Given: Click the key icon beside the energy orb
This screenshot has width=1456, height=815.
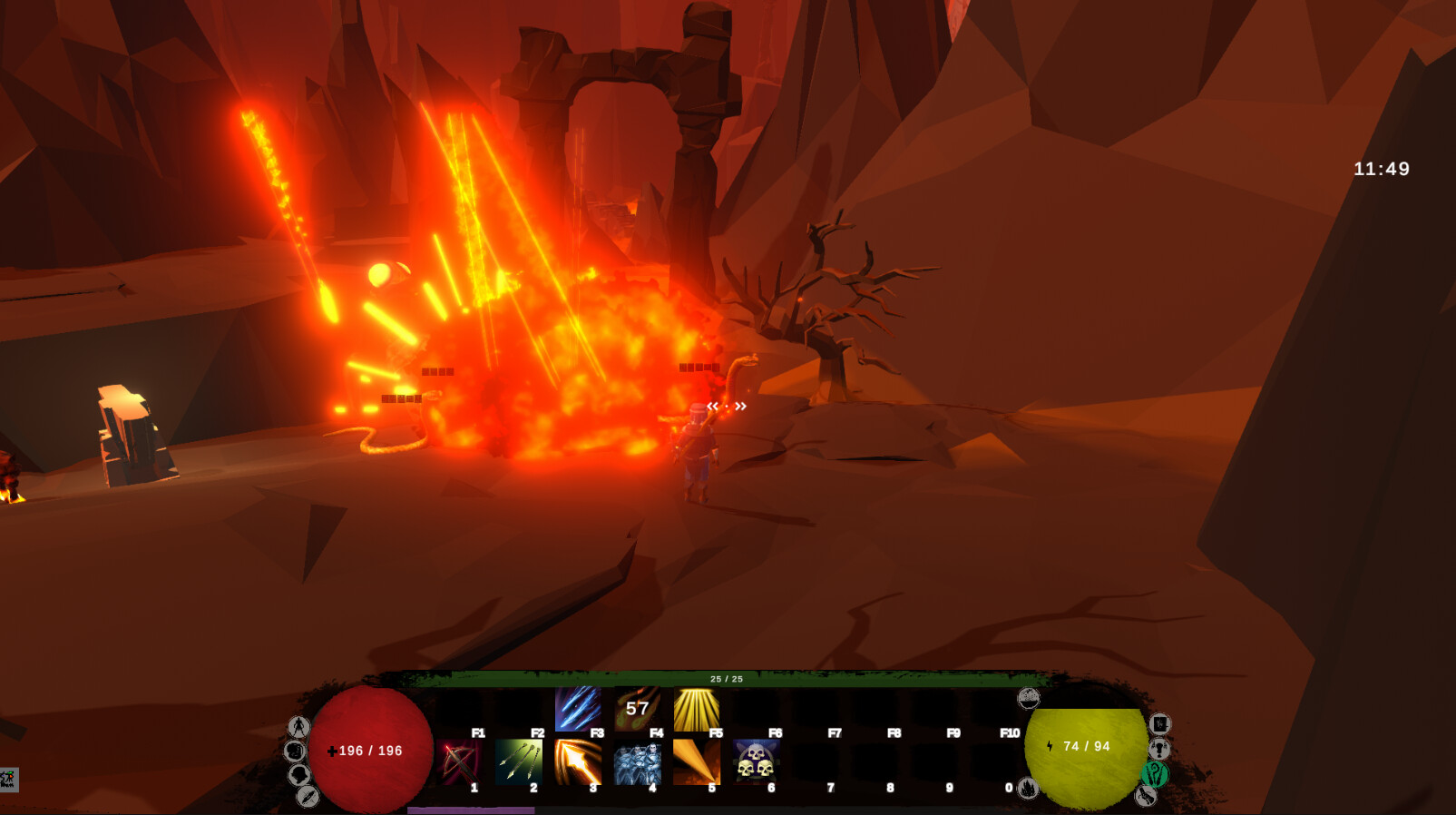Looking at the screenshot, I should tap(1158, 748).
